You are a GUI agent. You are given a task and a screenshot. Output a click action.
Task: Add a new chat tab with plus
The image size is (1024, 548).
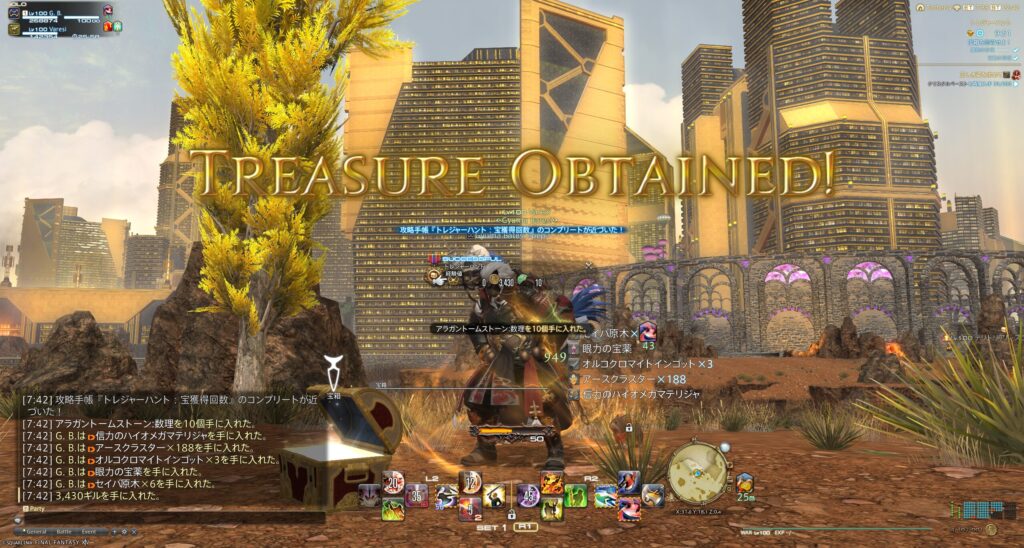[x=113, y=531]
